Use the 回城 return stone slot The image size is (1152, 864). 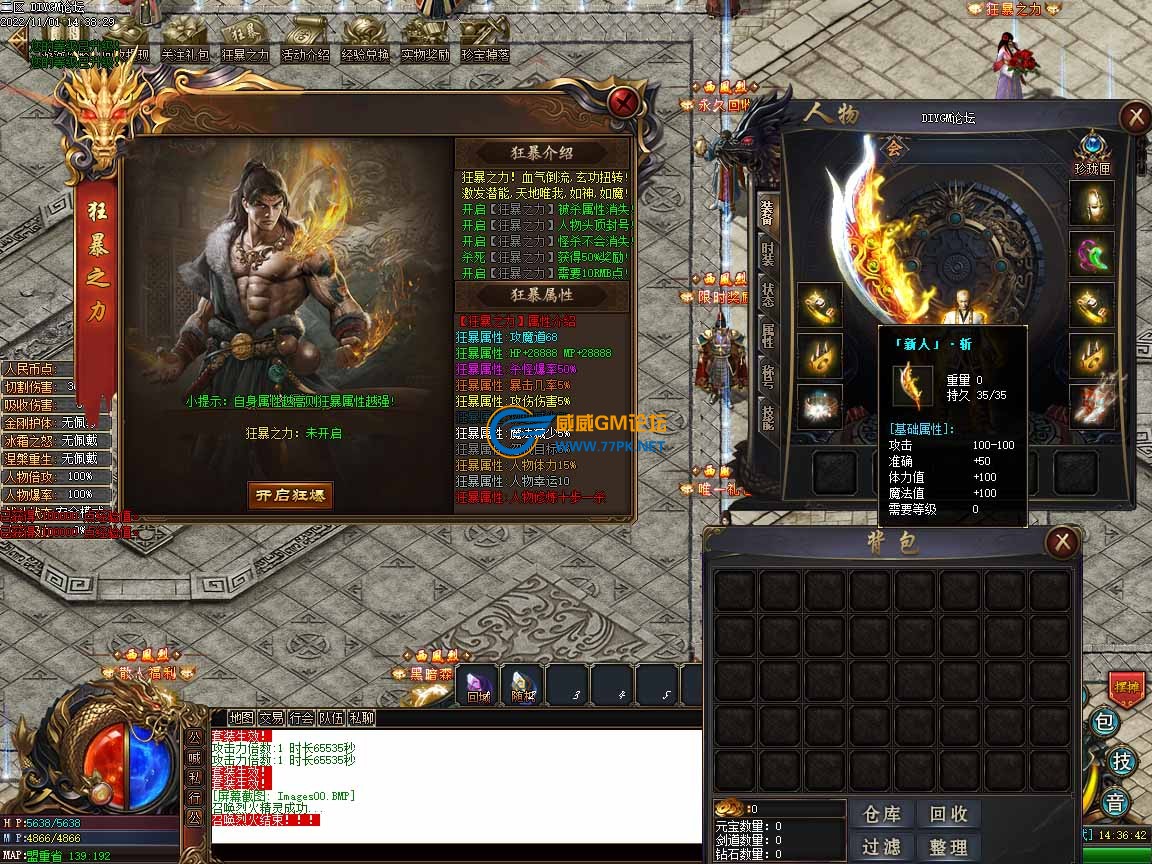pos(479,686)
